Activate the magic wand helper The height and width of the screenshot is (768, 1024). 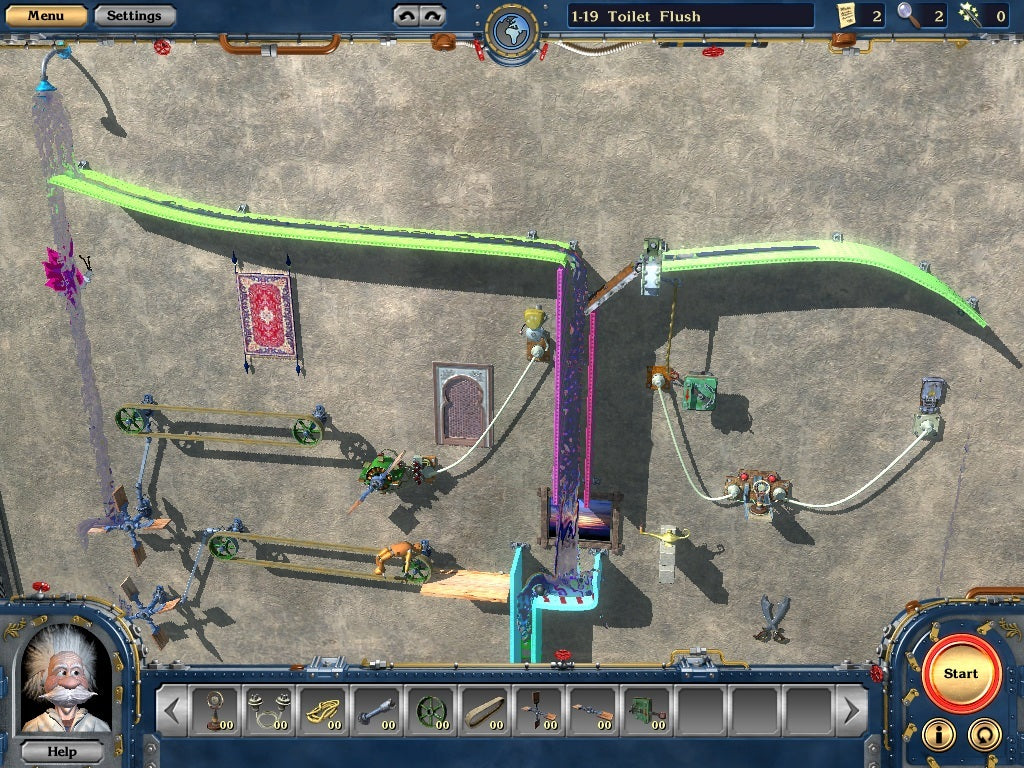pyautogui.click(x=968, y=14)
